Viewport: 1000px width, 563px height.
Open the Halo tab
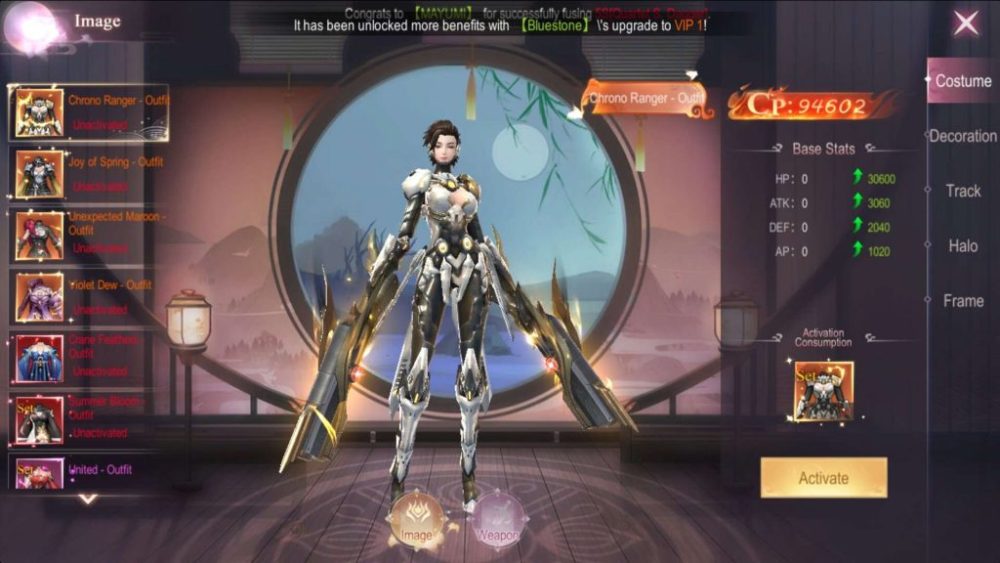tap(963, 246)
